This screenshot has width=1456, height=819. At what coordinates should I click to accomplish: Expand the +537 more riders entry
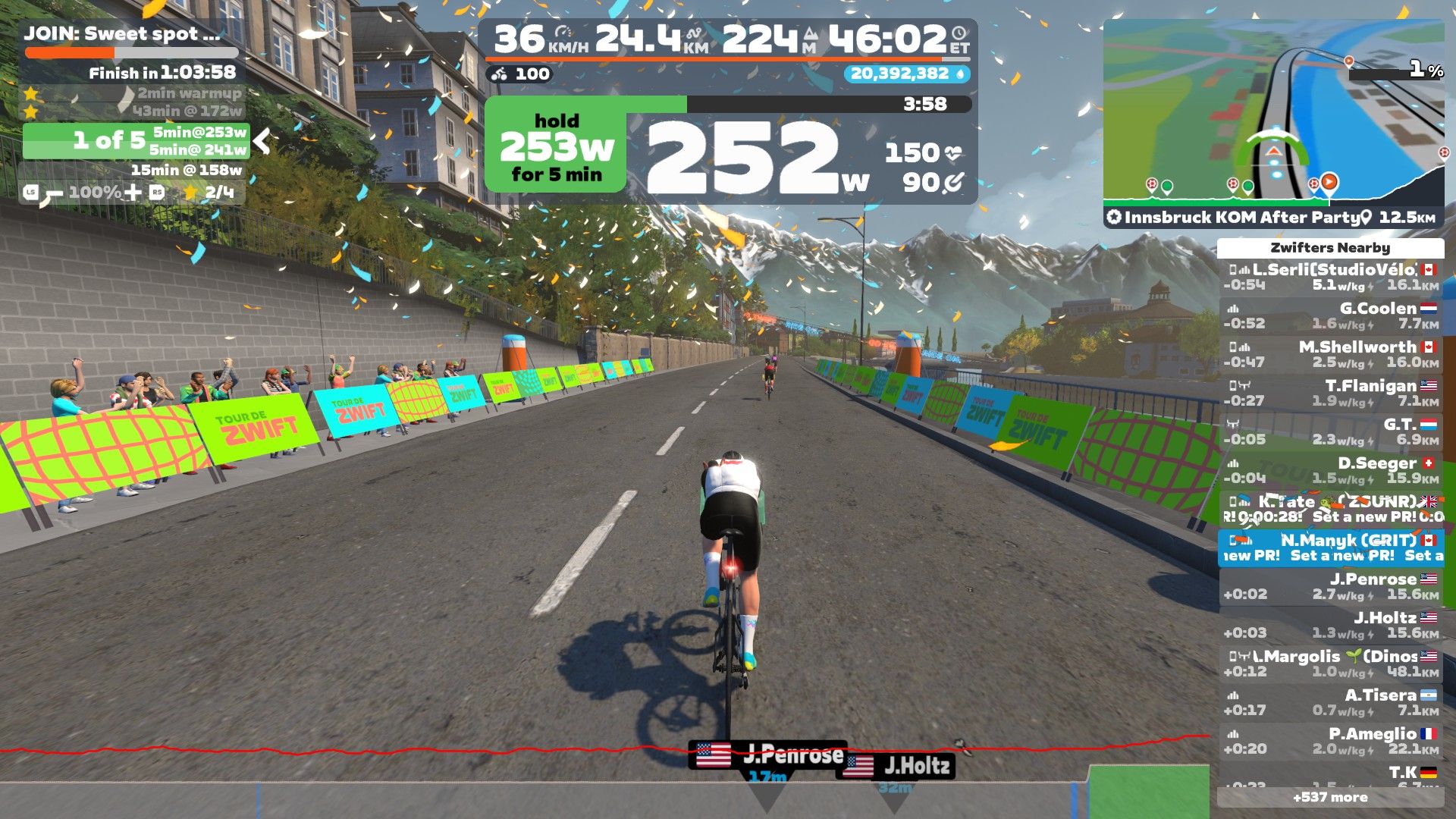(1331, 797)
